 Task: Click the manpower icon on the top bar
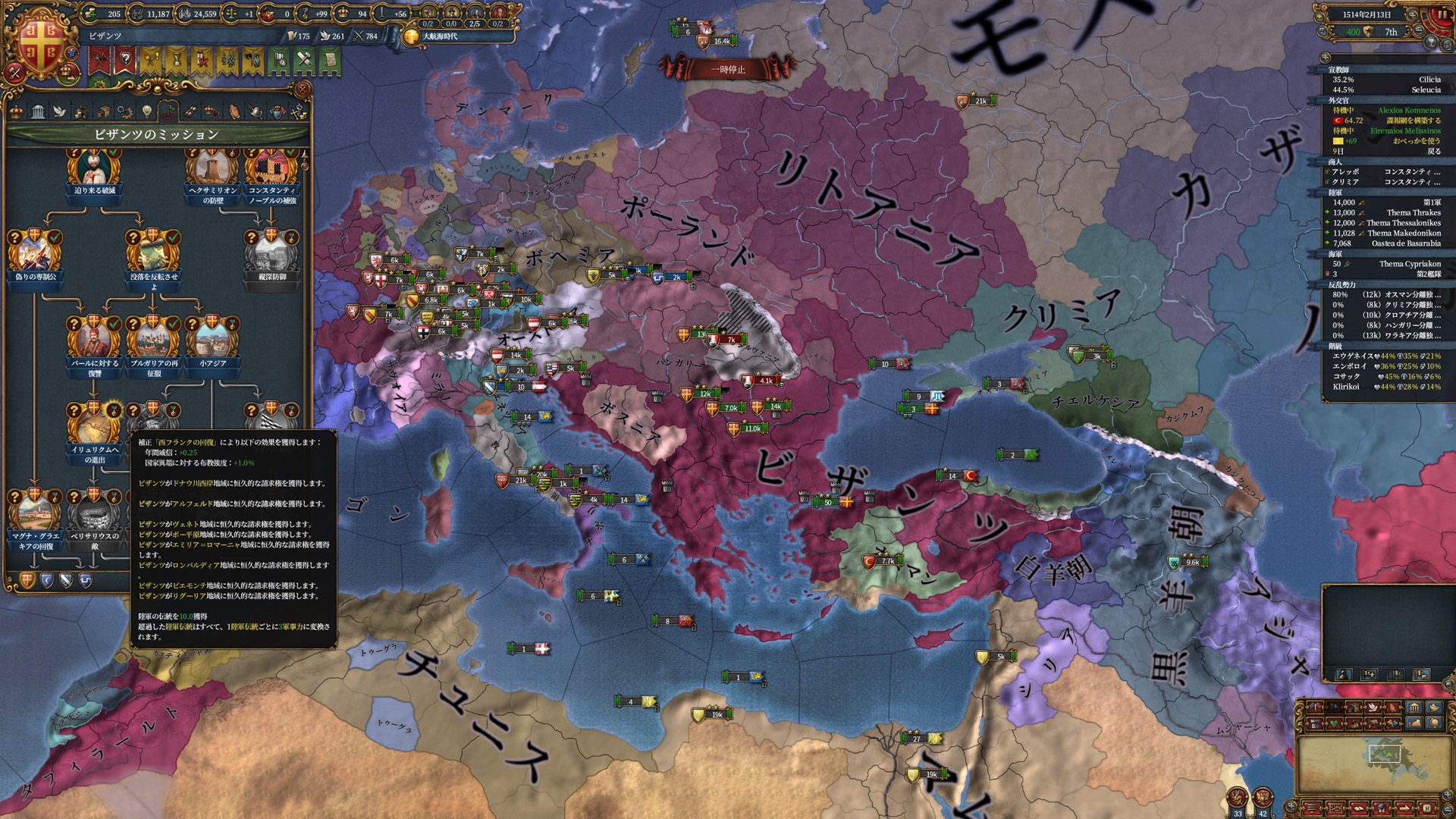136,14
